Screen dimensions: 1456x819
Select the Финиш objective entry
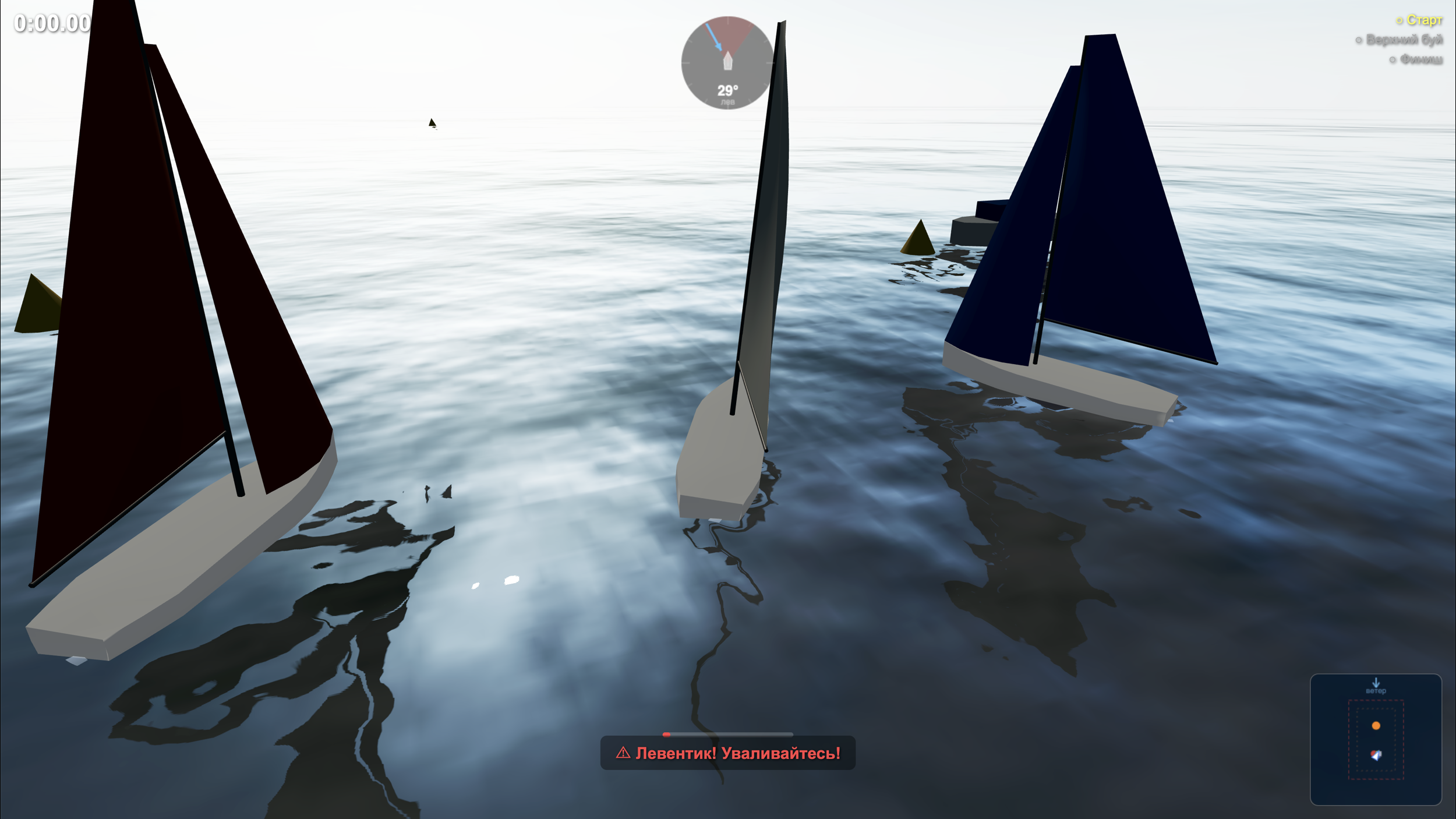point(1419,60)
